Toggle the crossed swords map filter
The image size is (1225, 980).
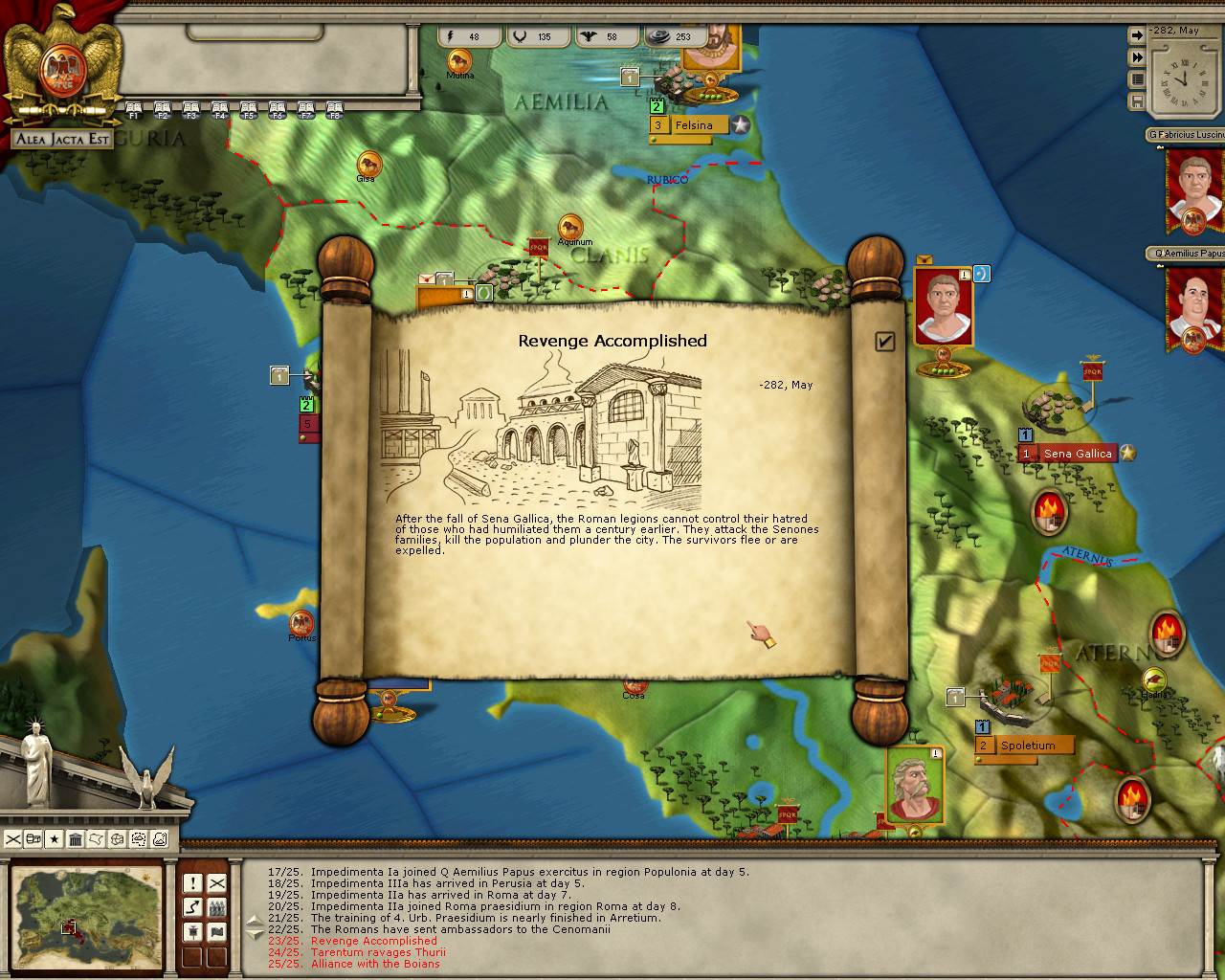coord(13,839)
